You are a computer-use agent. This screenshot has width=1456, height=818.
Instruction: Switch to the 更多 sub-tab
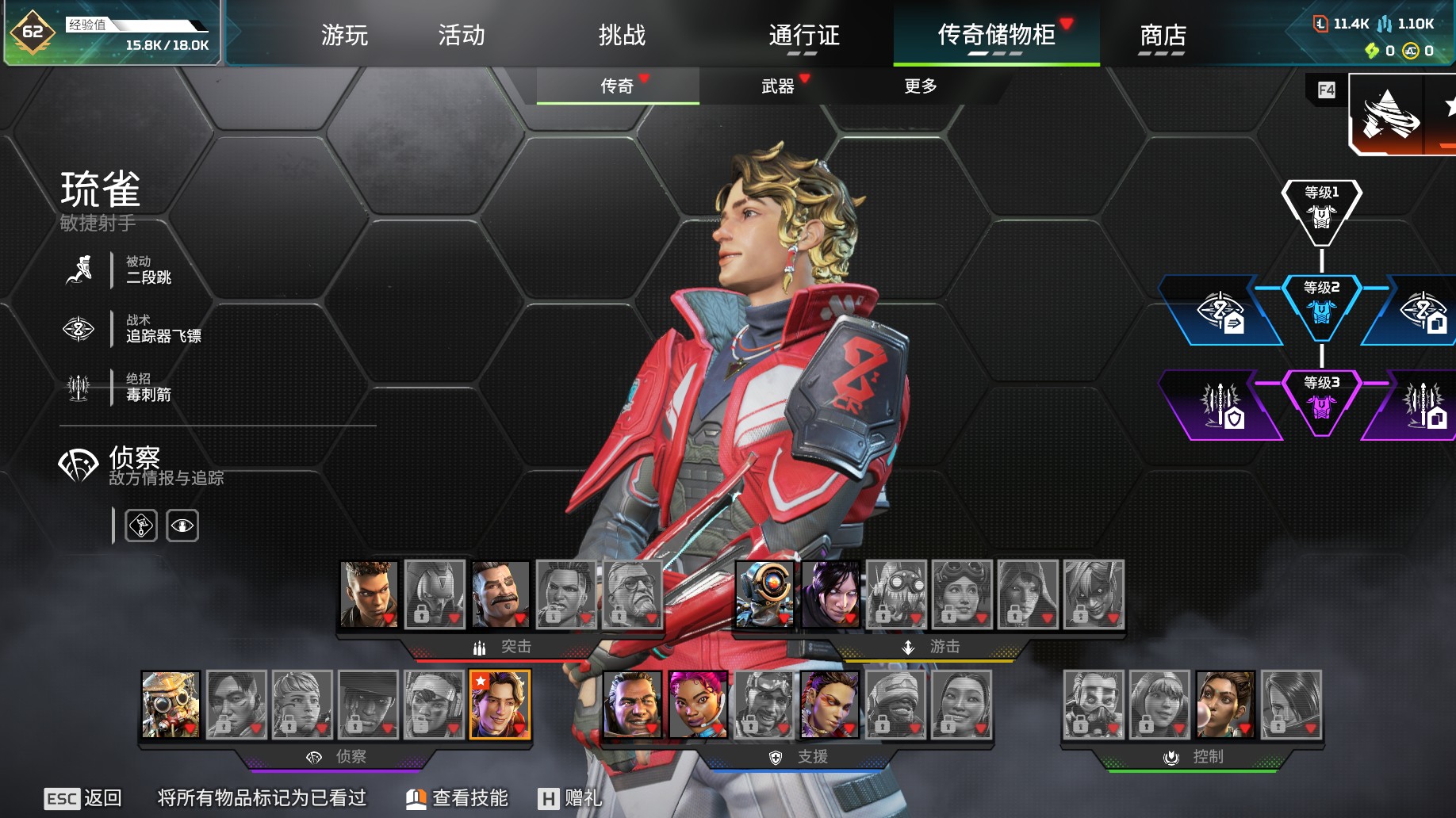pyautogui.click(x=920, y=86)
